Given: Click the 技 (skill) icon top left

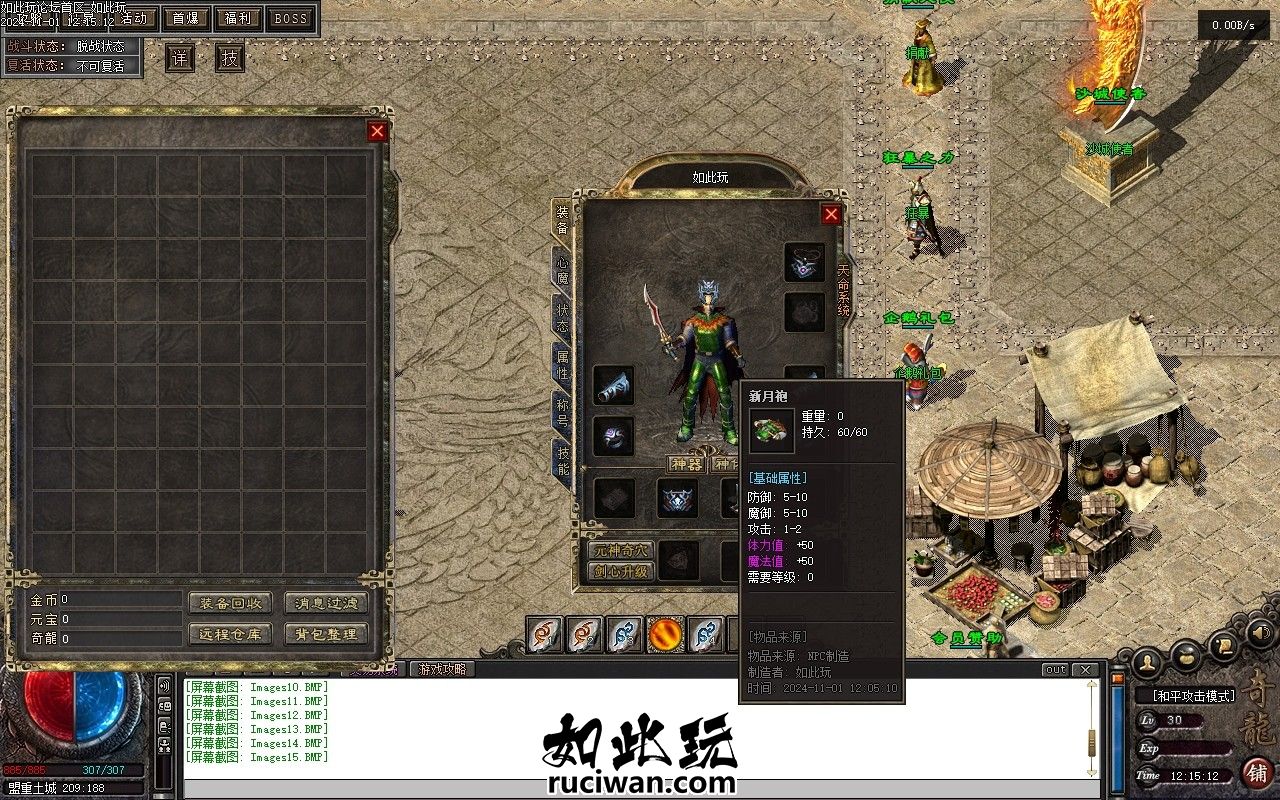Looking at the screenshot, I should click(228, 57).
